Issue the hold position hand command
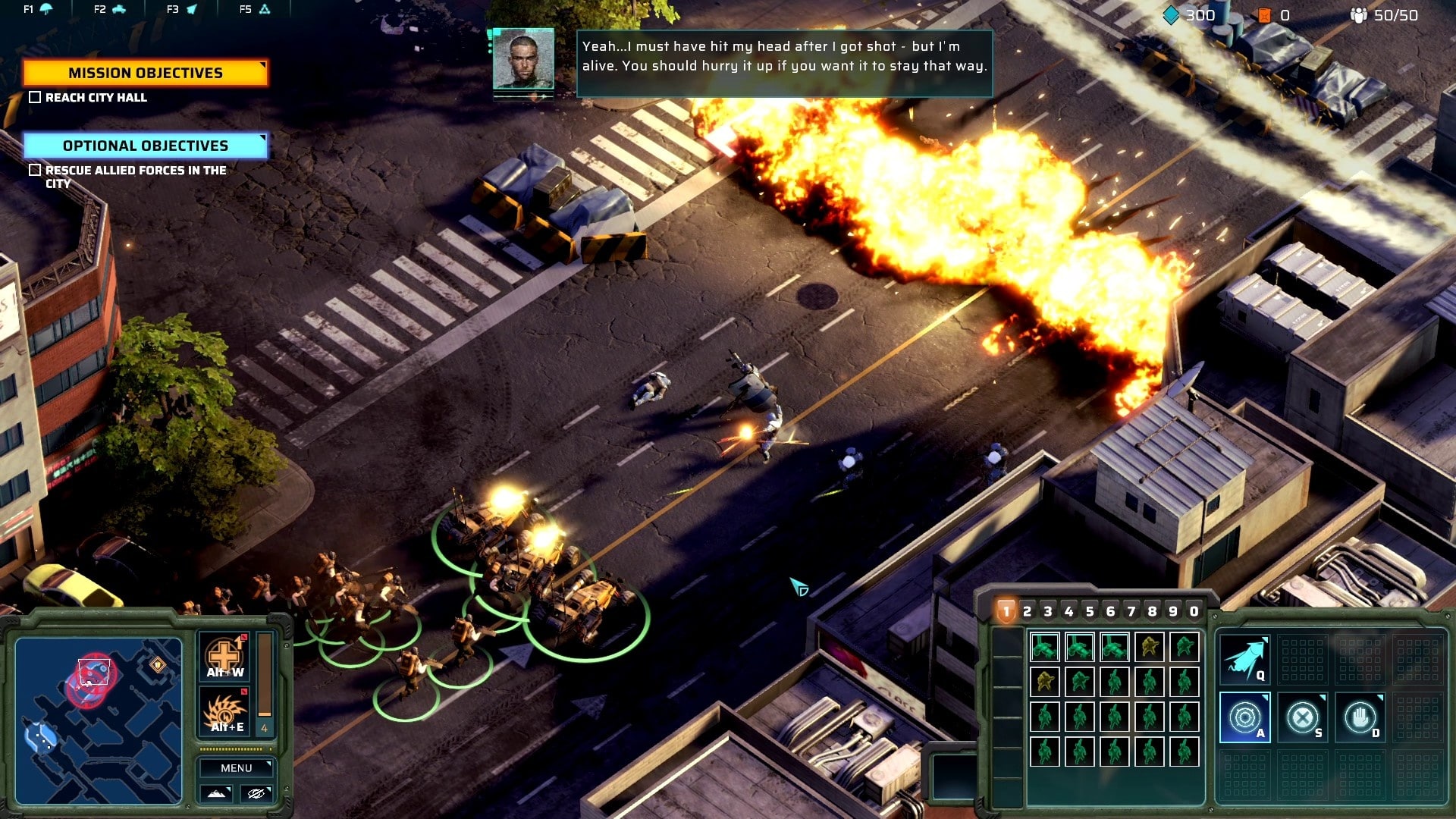The image size is (1456, 819). tap(1360, 717)
